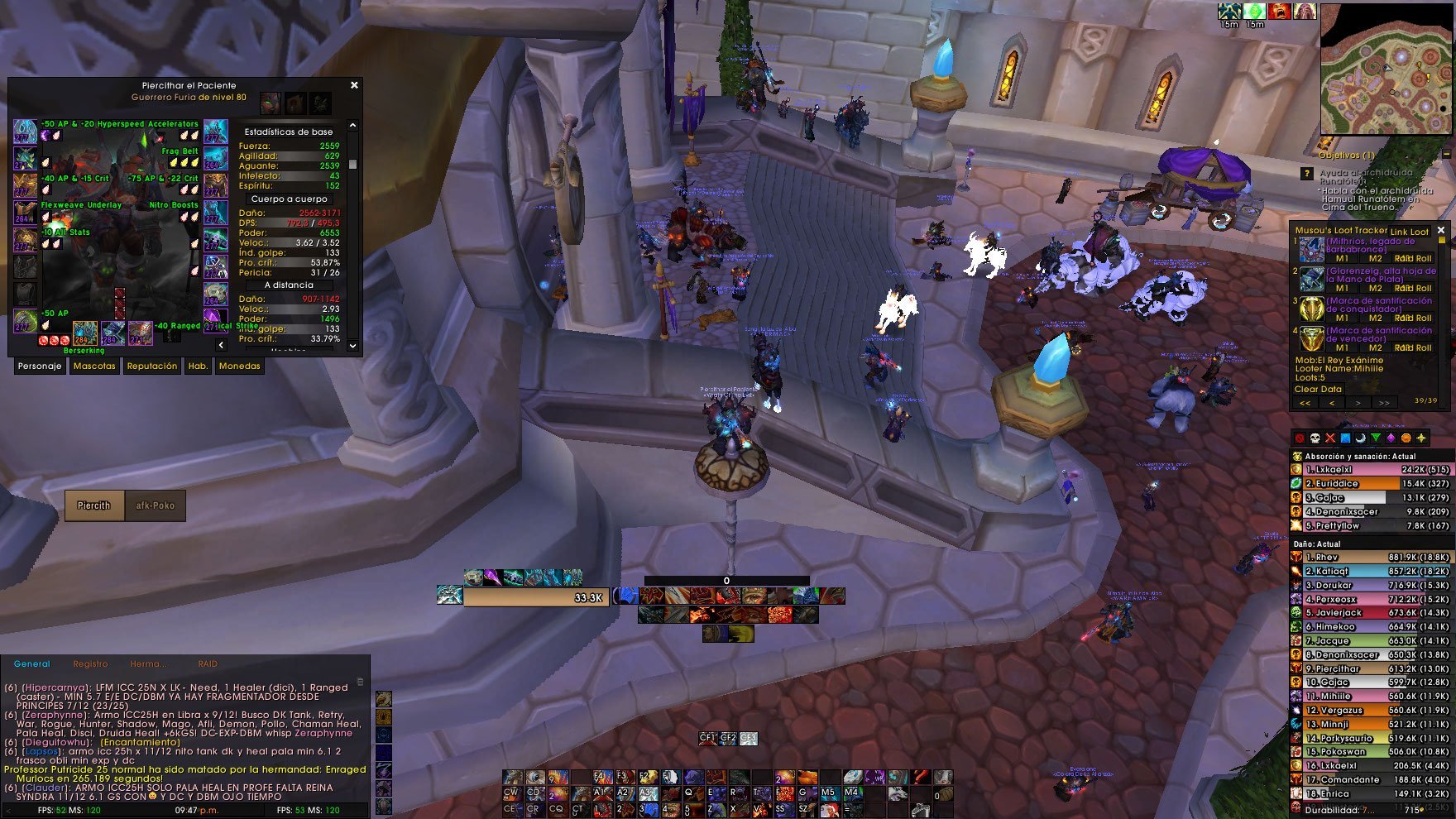Click Link Loot in the loot tracker
The width and height of the screenshot is (1456, 819).
point(1410,232)
